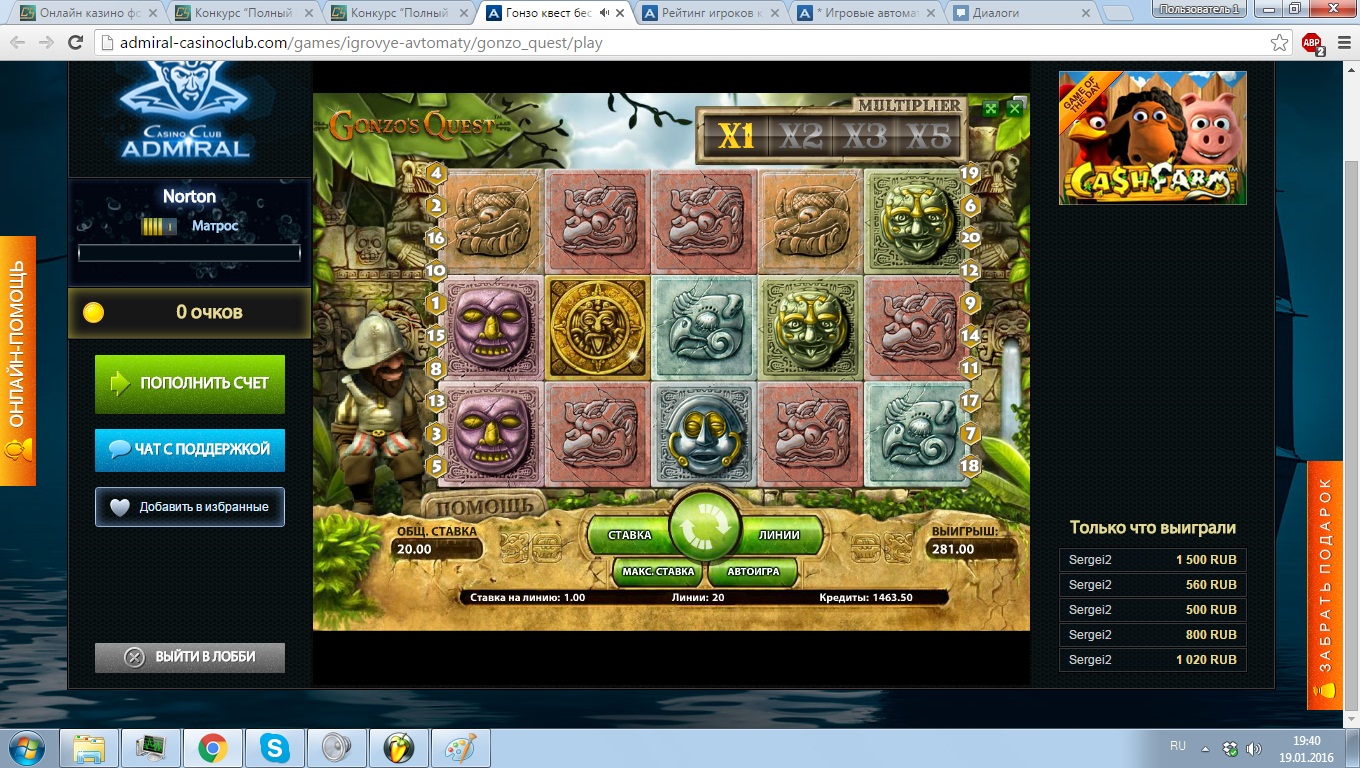Toggle fullscreen with the green arrows icon

[990, 109]
